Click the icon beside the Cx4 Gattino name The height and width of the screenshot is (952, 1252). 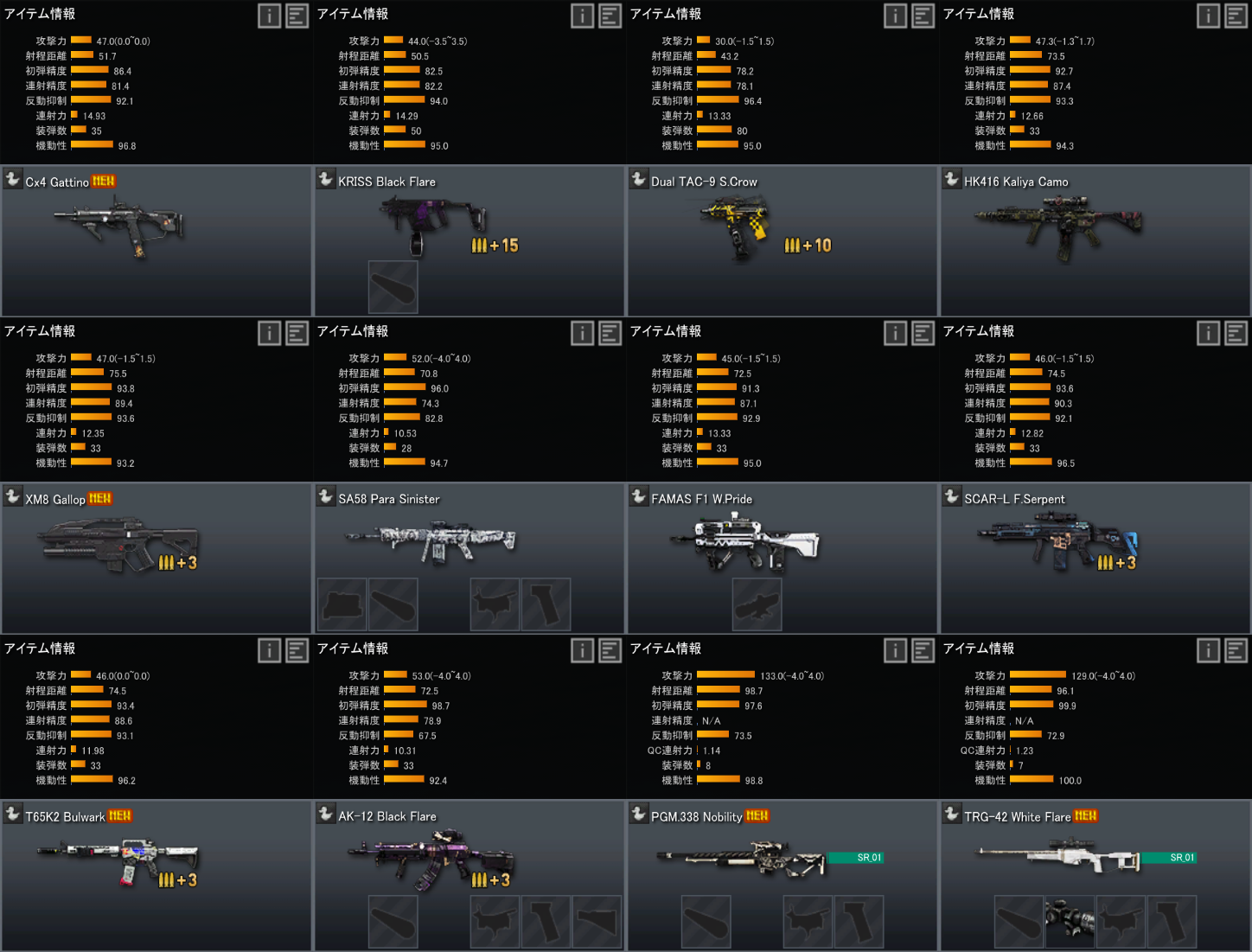[13, 179]
